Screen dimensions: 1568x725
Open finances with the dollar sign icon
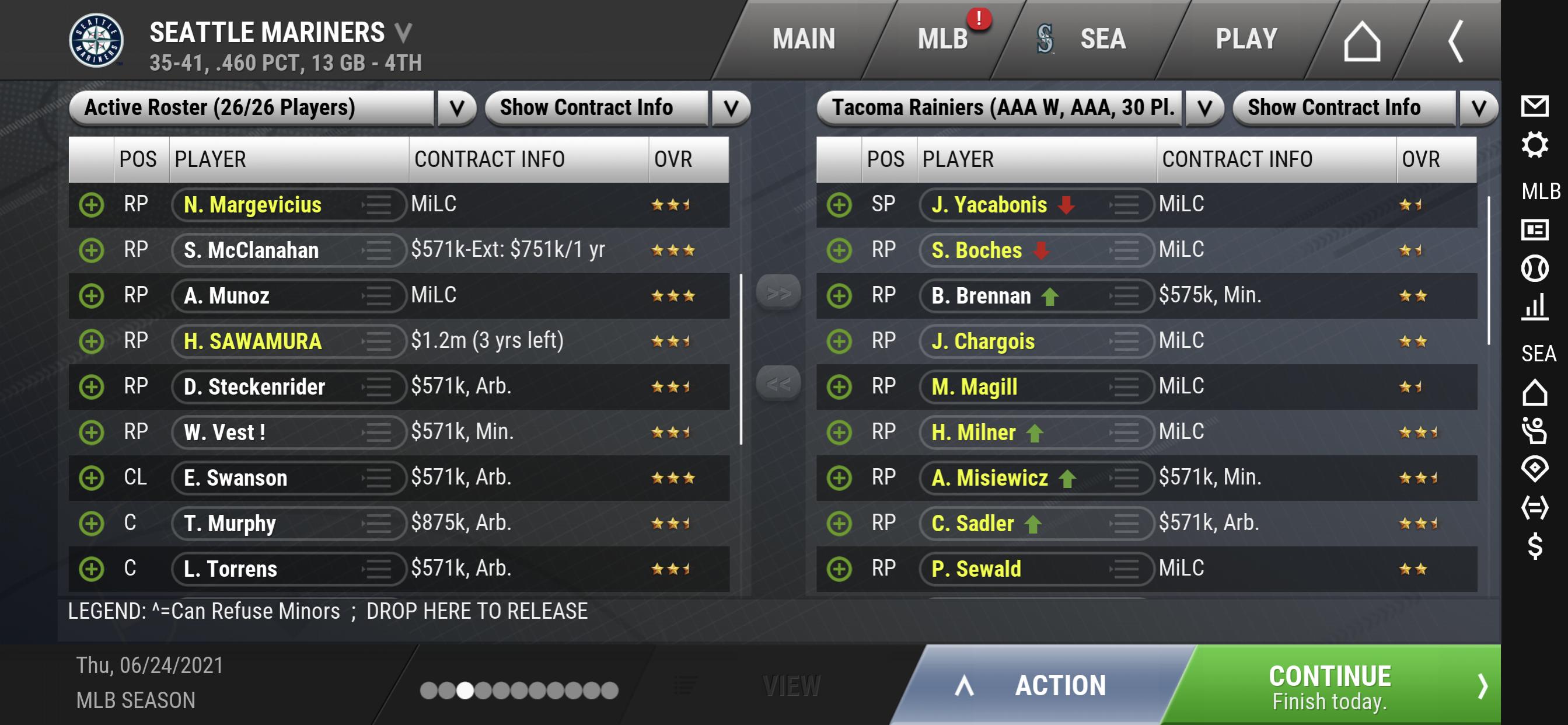(1534, 545)
